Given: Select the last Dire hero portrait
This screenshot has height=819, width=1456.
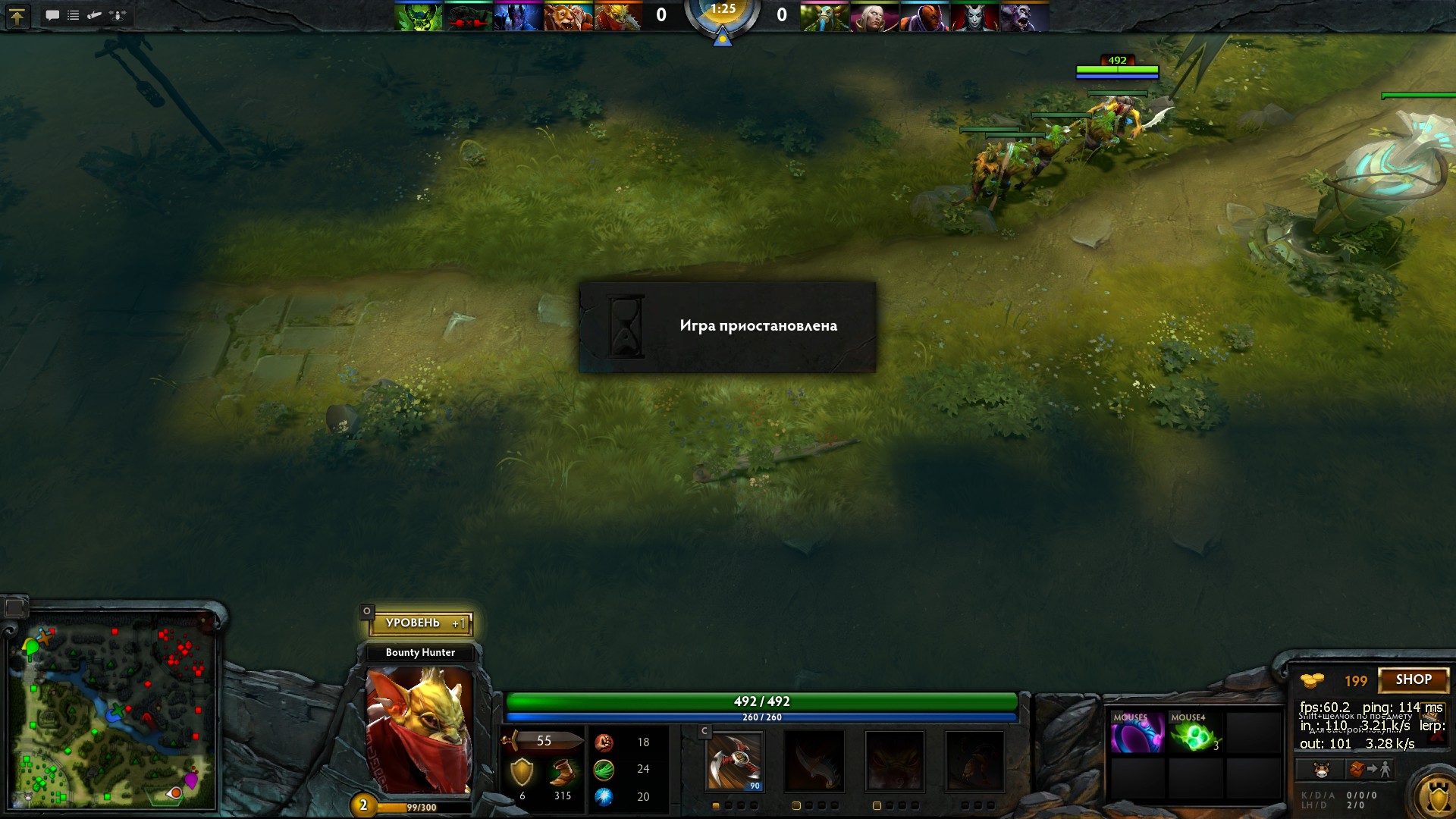Looking at the screenshot, I should pos(1025,16).
